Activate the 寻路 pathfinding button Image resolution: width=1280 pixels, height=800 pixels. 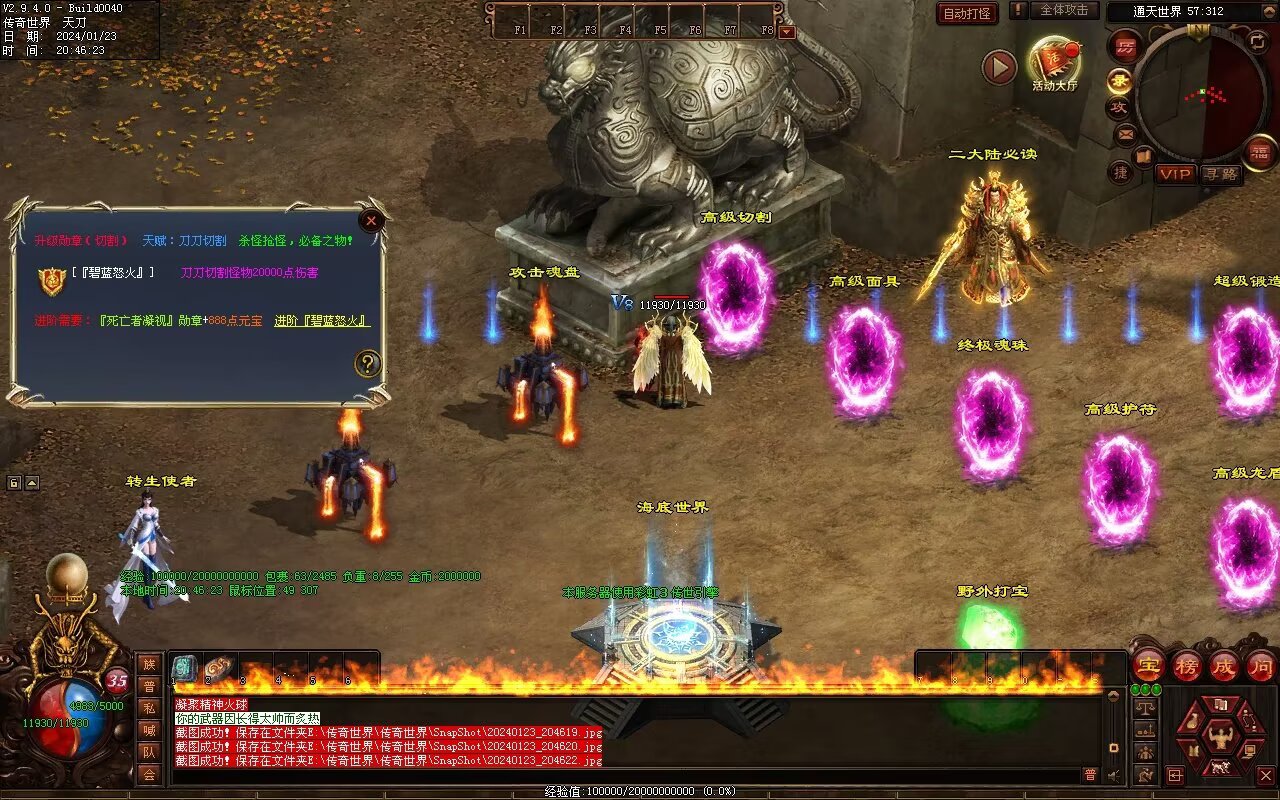coord(1220,174)
